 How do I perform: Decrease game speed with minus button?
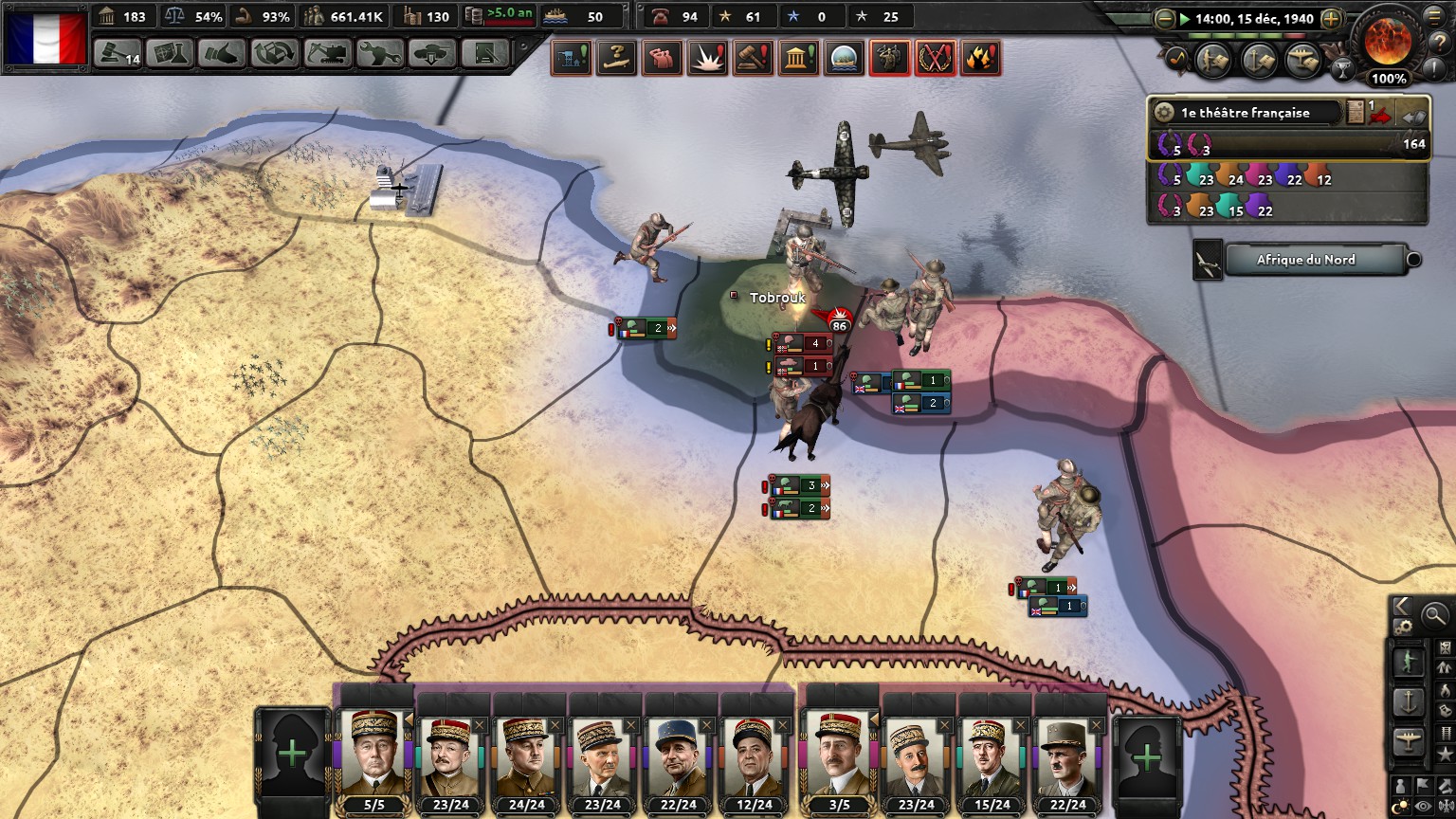(1165, 19)
